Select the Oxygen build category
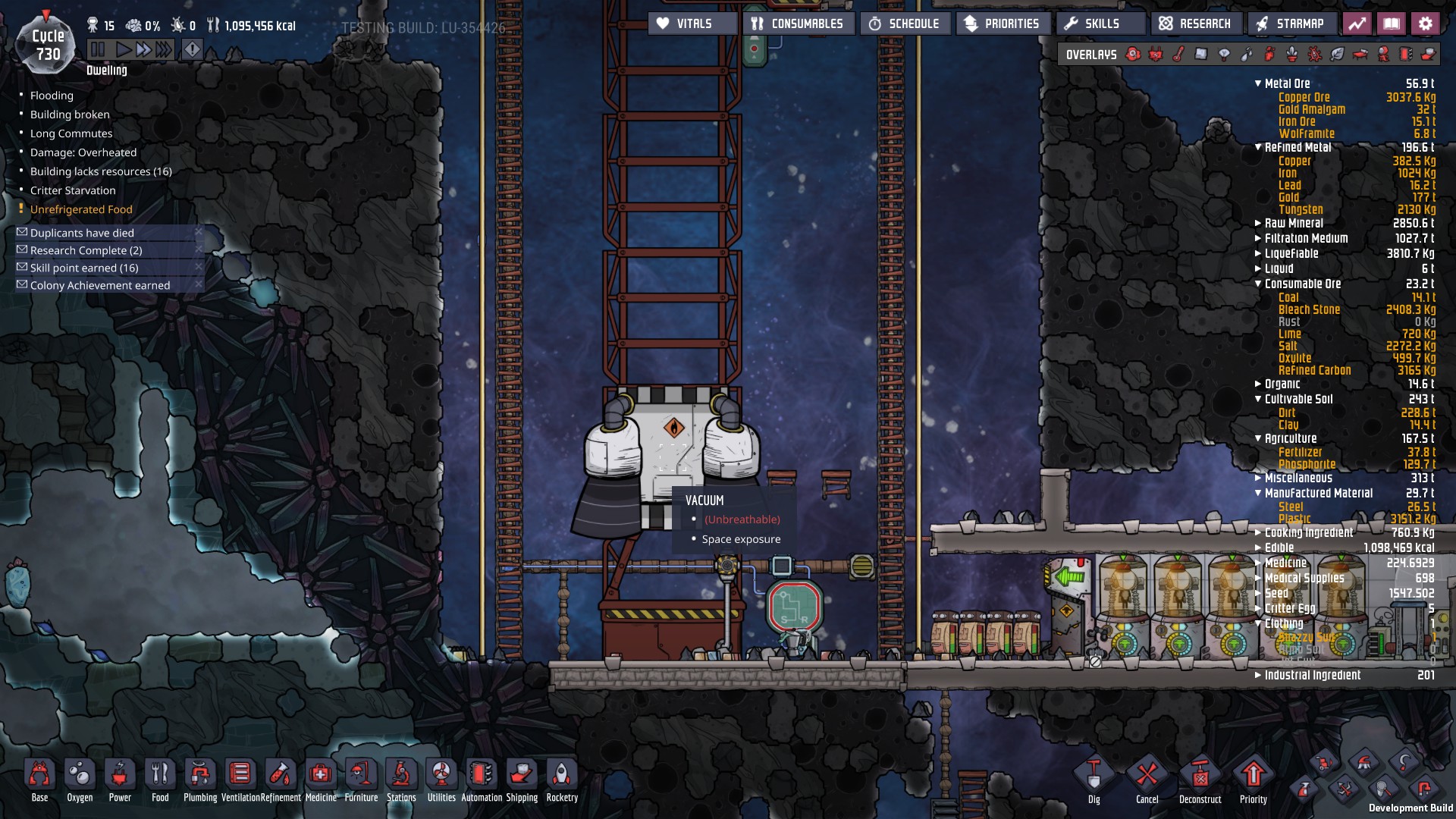The width and height of the screenshot is (1456, 819). pos(80,776)
